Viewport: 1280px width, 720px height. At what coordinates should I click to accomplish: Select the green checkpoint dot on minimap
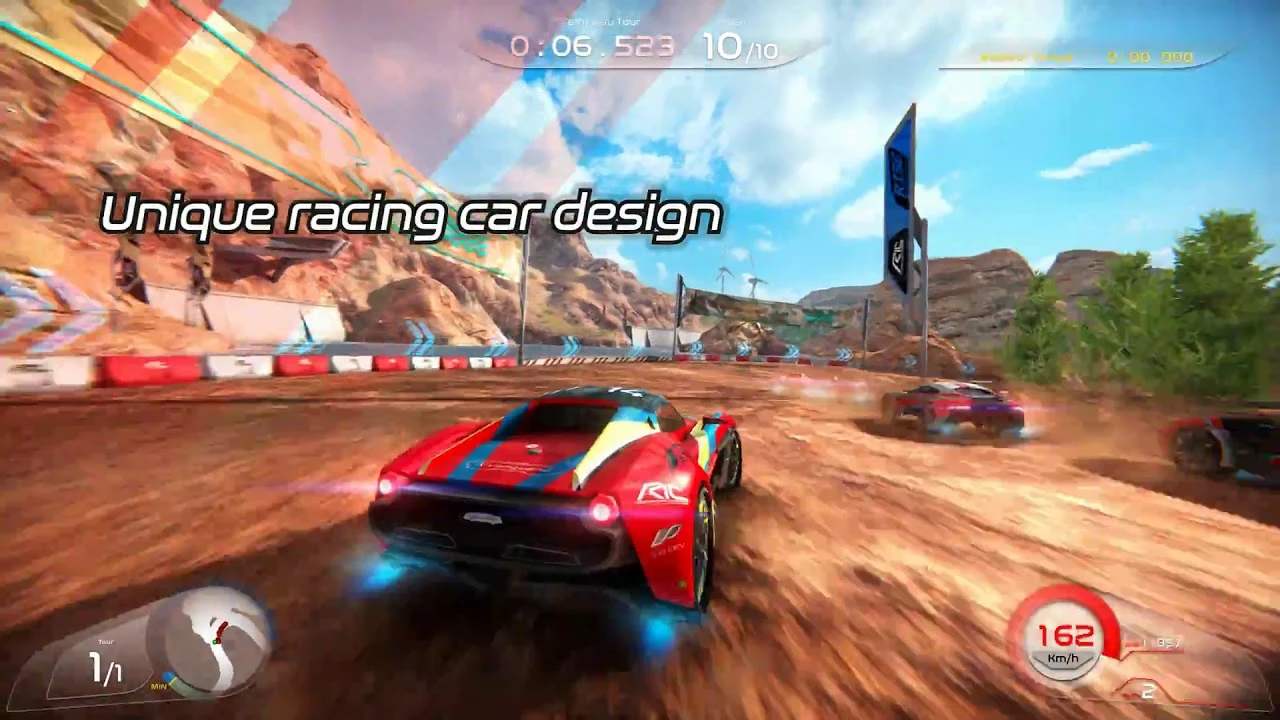tap(215, 642)
